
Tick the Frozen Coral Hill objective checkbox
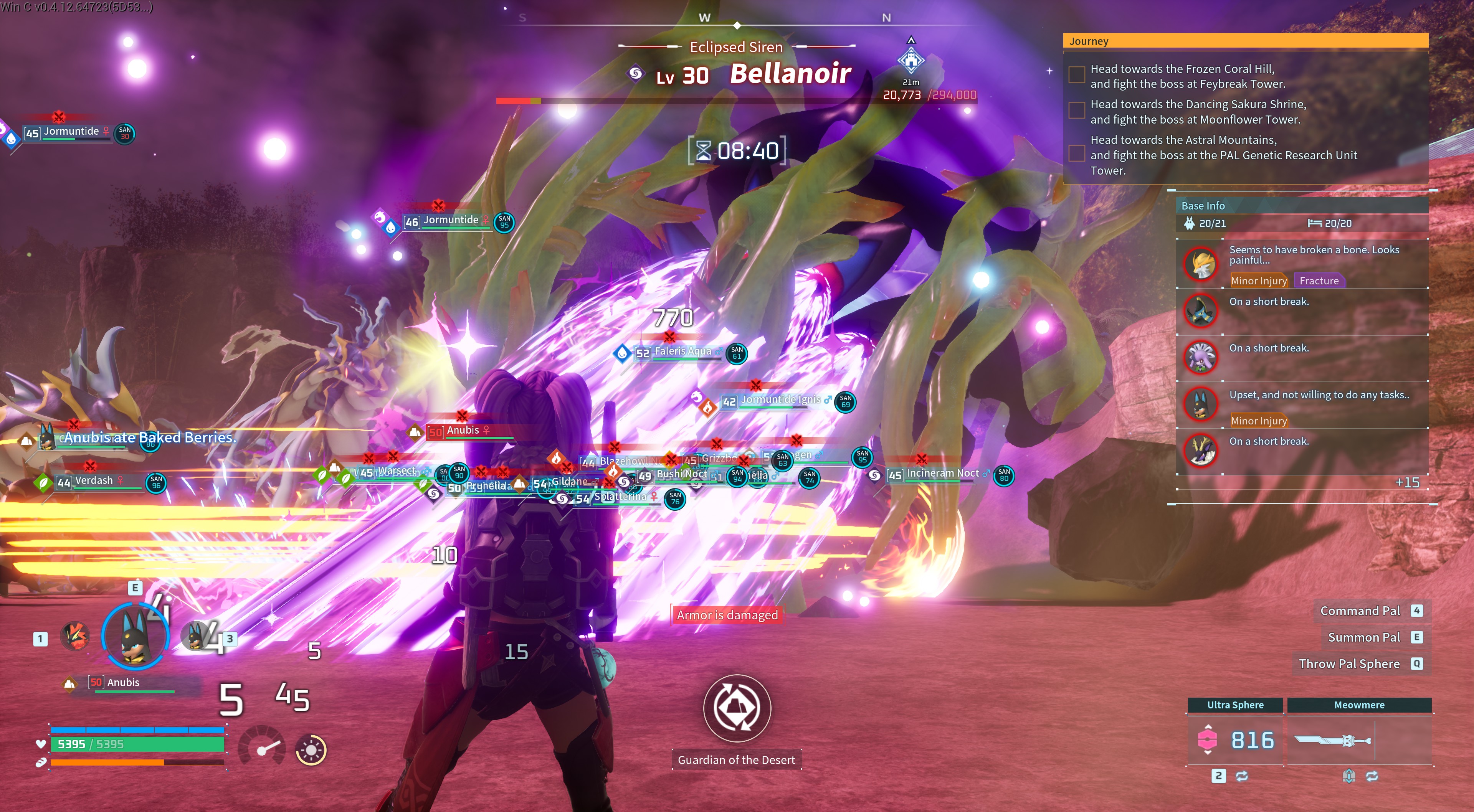coord(1076,74)
